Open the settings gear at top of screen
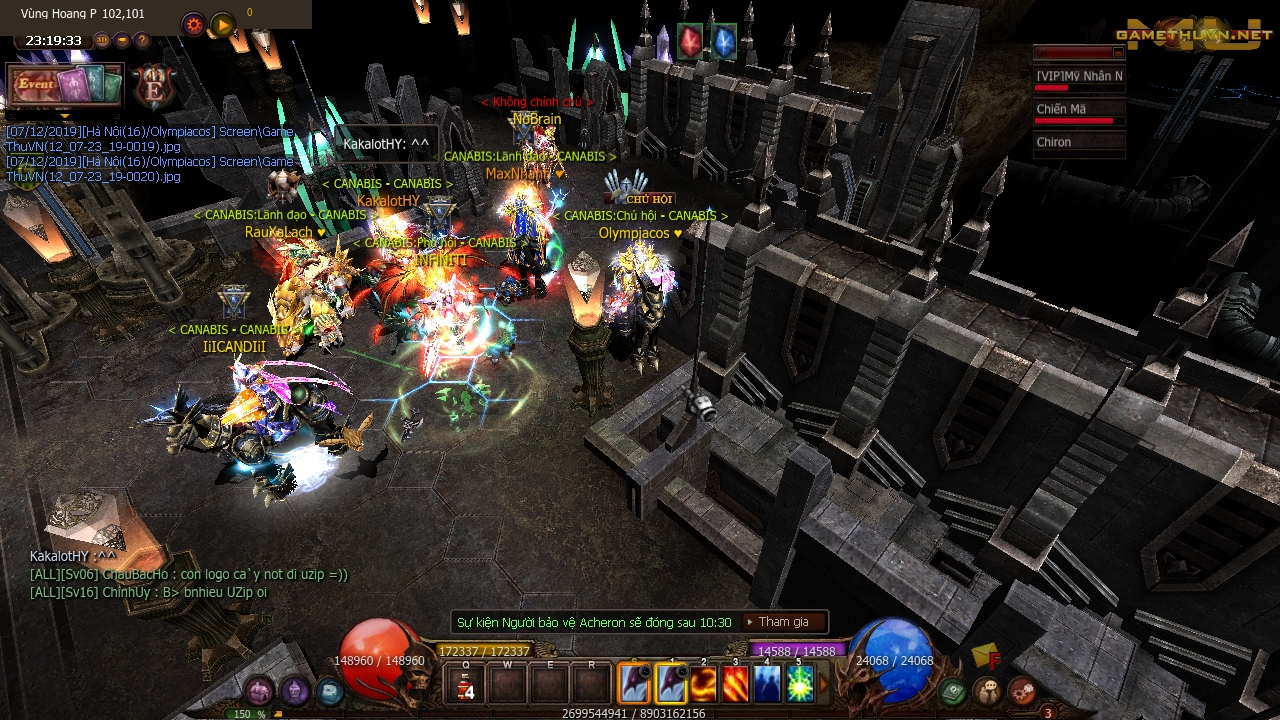The width and height of the screenshot is (1280, 720). [194, 24]
